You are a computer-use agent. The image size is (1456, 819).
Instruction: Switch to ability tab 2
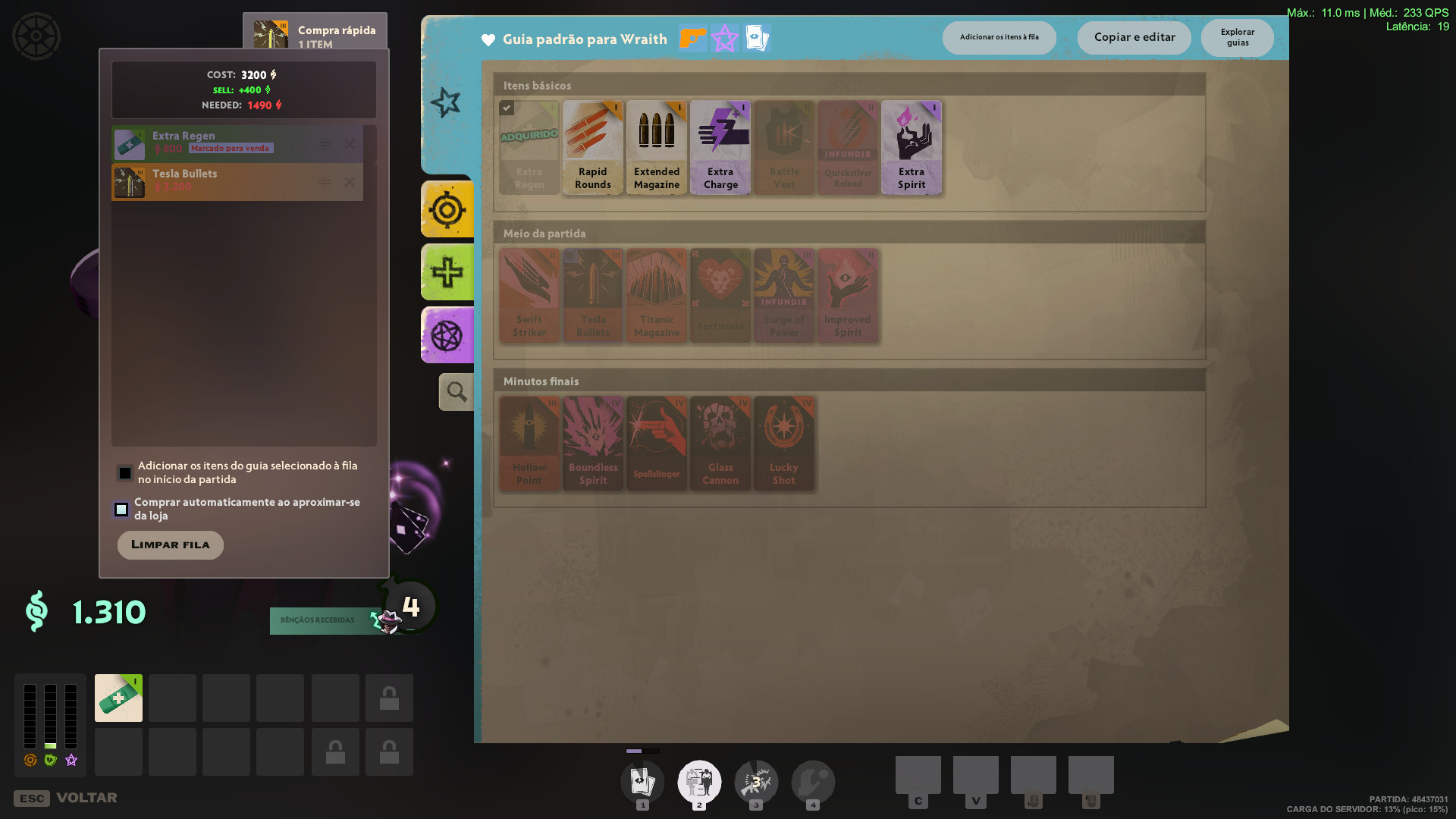pyautogui.click(x=699, y=782)
